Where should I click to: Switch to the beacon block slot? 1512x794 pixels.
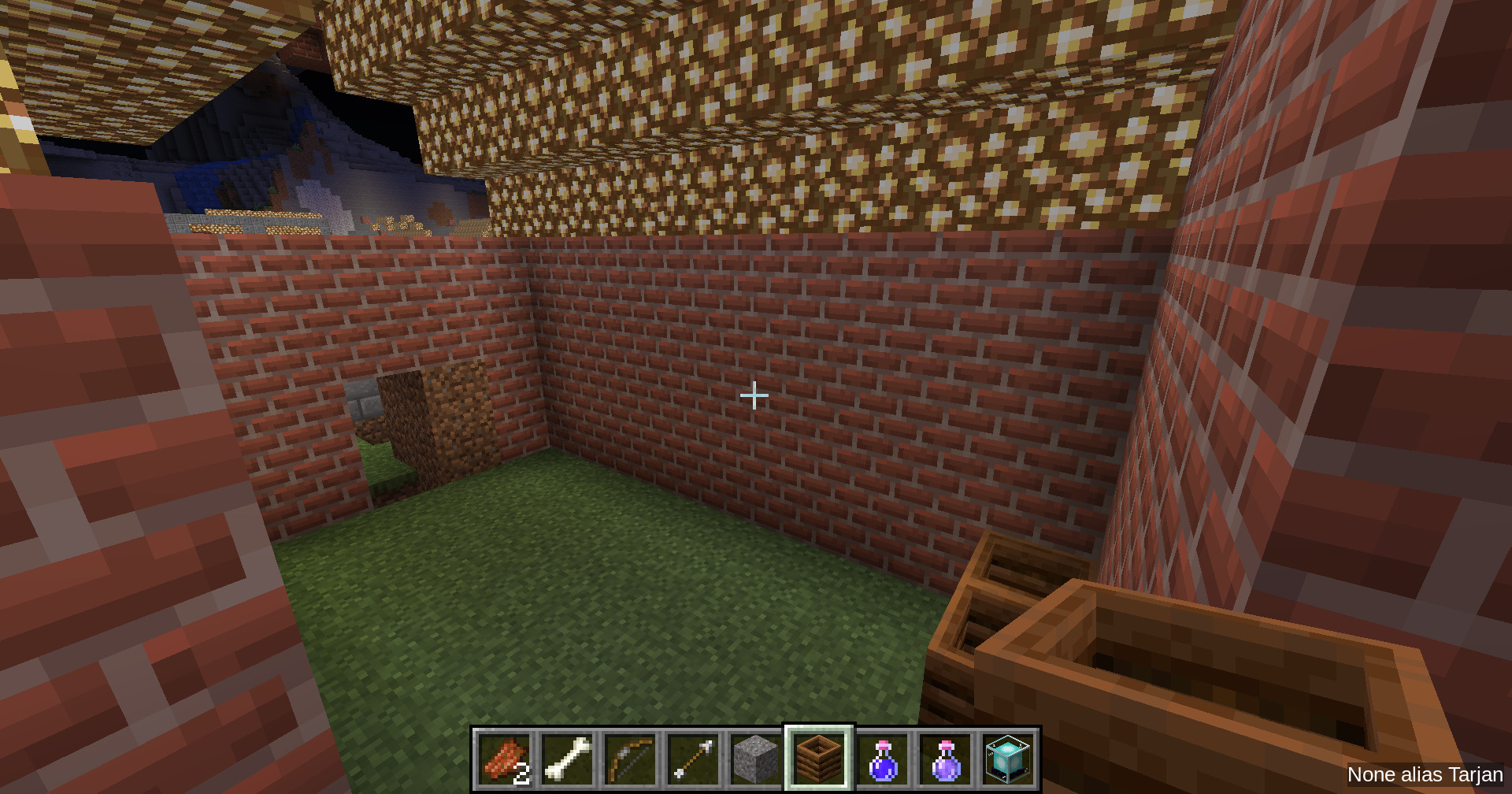[1008, 759]
